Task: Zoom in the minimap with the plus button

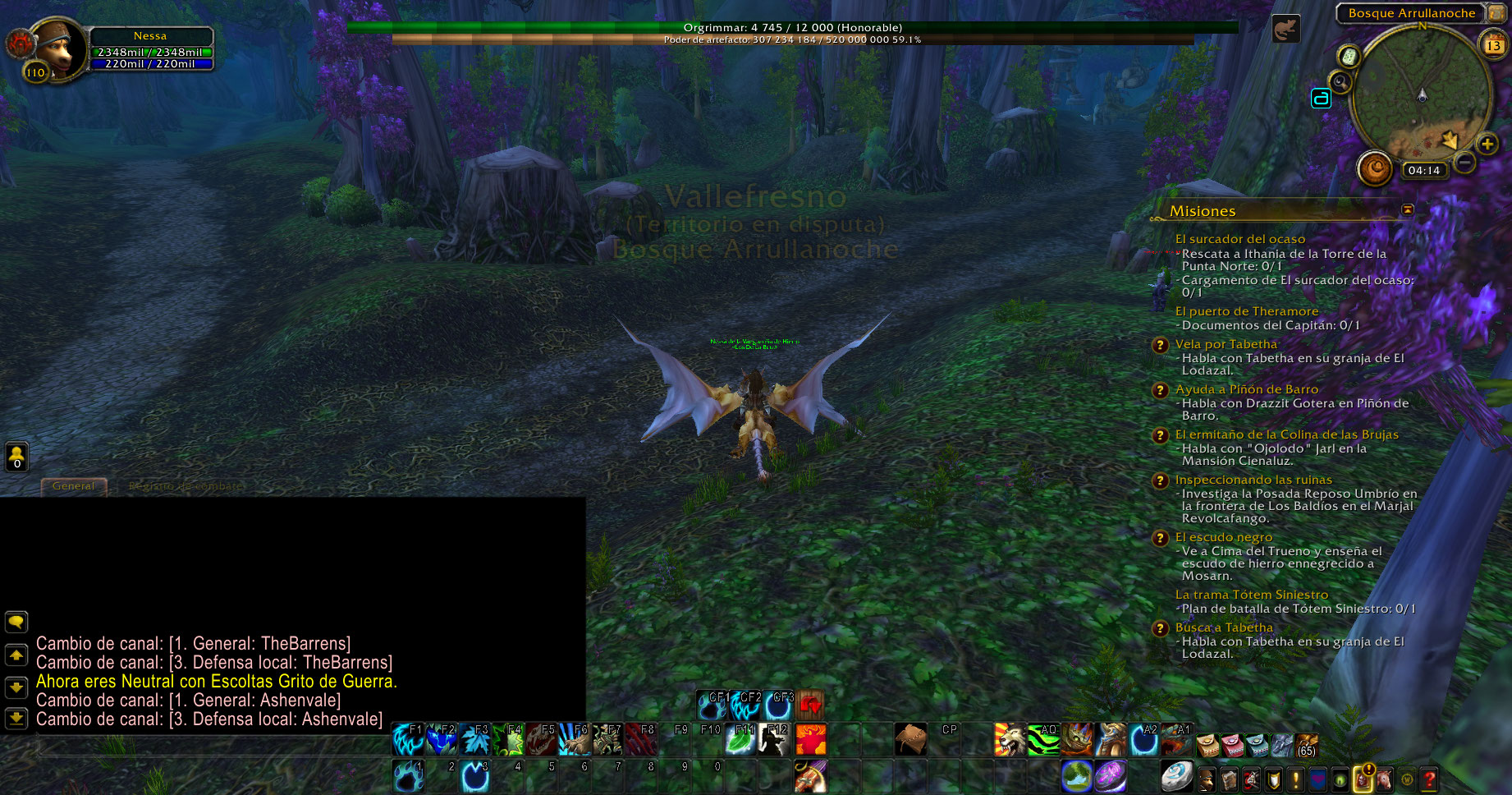Action: [x=1487, y=145]
